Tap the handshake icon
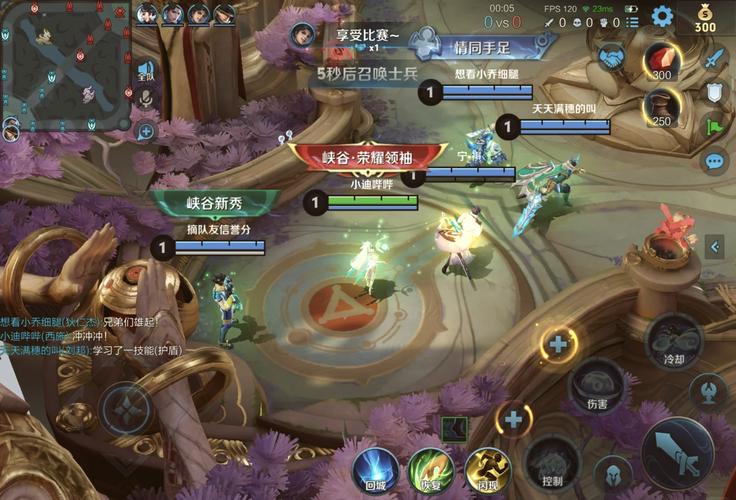Viewport: 736px width, 500px height. click(x=612, y=60)
